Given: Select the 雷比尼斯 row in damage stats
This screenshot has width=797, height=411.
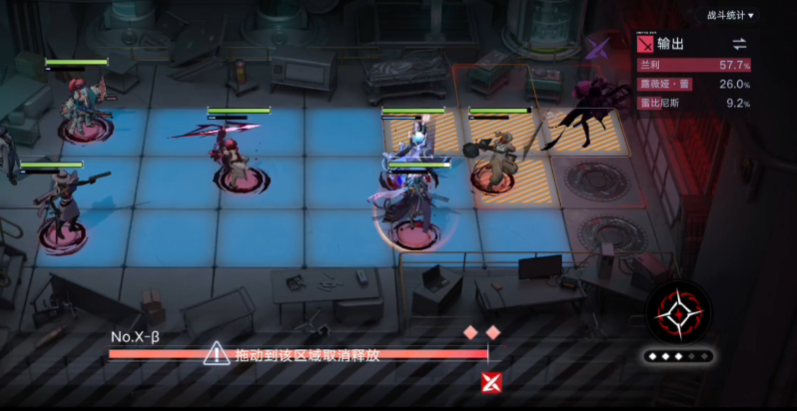Looking at the screenshot, I should click(694, 102).
